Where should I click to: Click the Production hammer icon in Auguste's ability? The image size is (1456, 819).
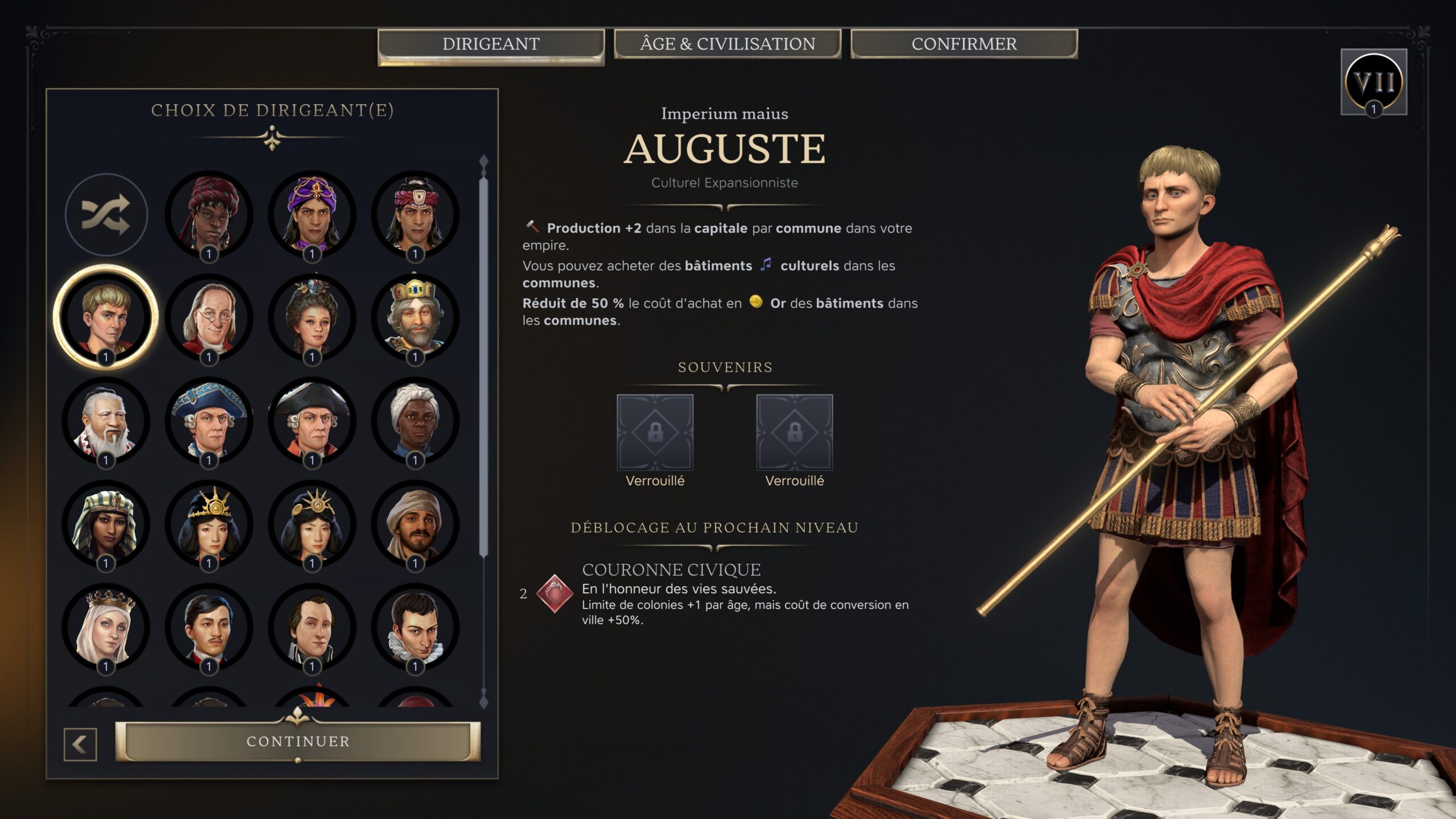[533, 228]
